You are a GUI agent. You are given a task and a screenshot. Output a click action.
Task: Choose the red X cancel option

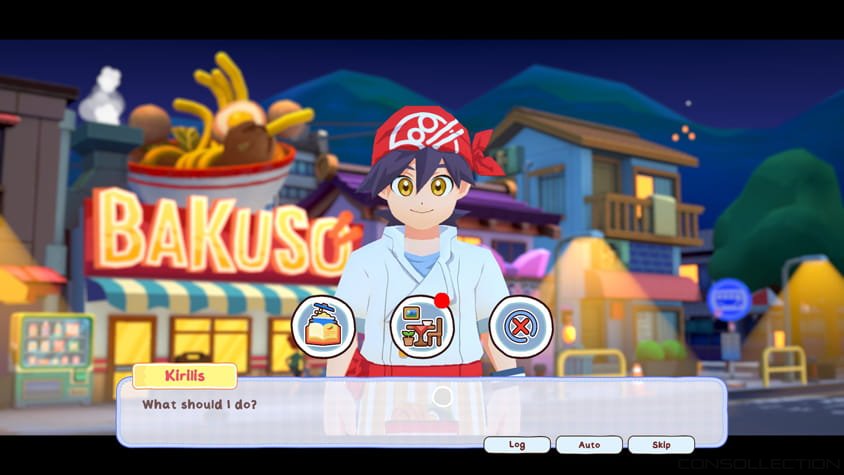click(x=520, y=327)
